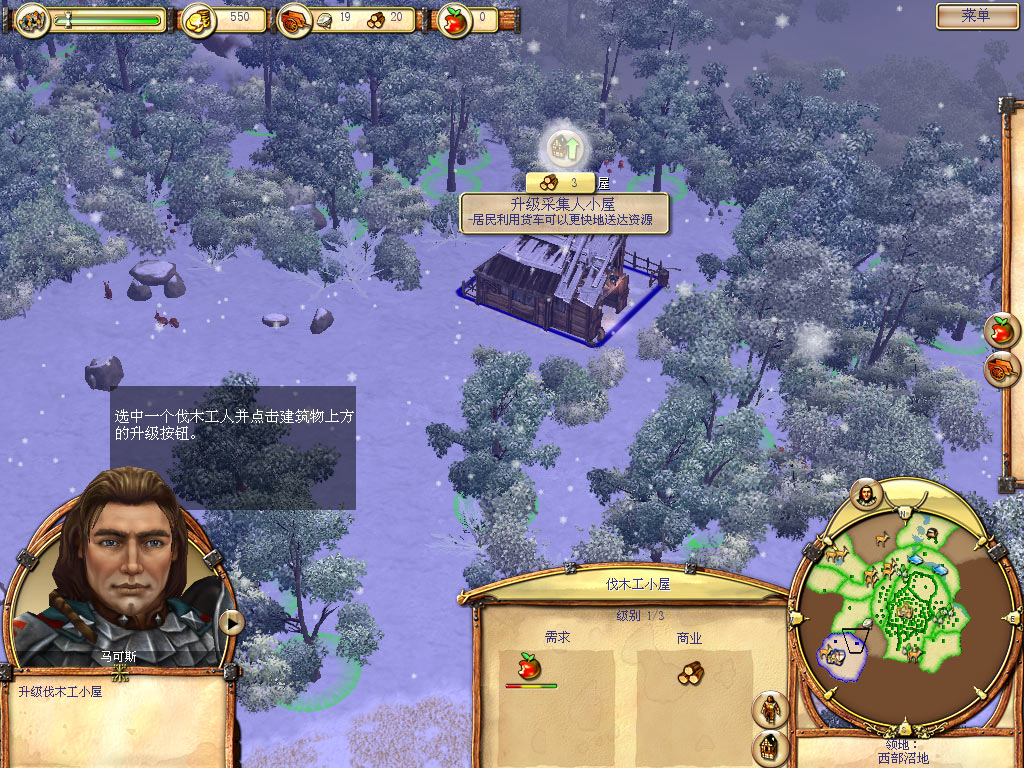
Task: Click the wood logs icon under 商业
Action: 690,673
